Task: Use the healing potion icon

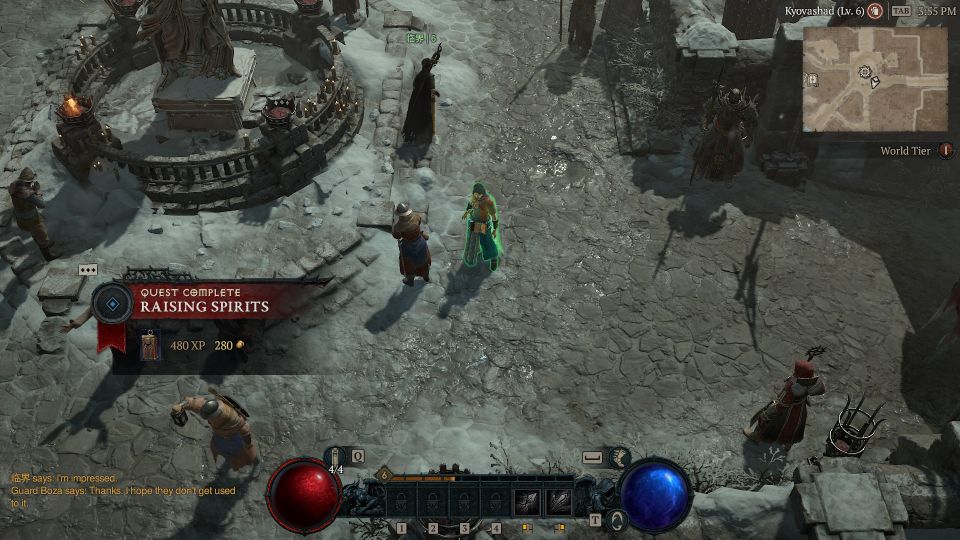Action: (x=337, y=457)
